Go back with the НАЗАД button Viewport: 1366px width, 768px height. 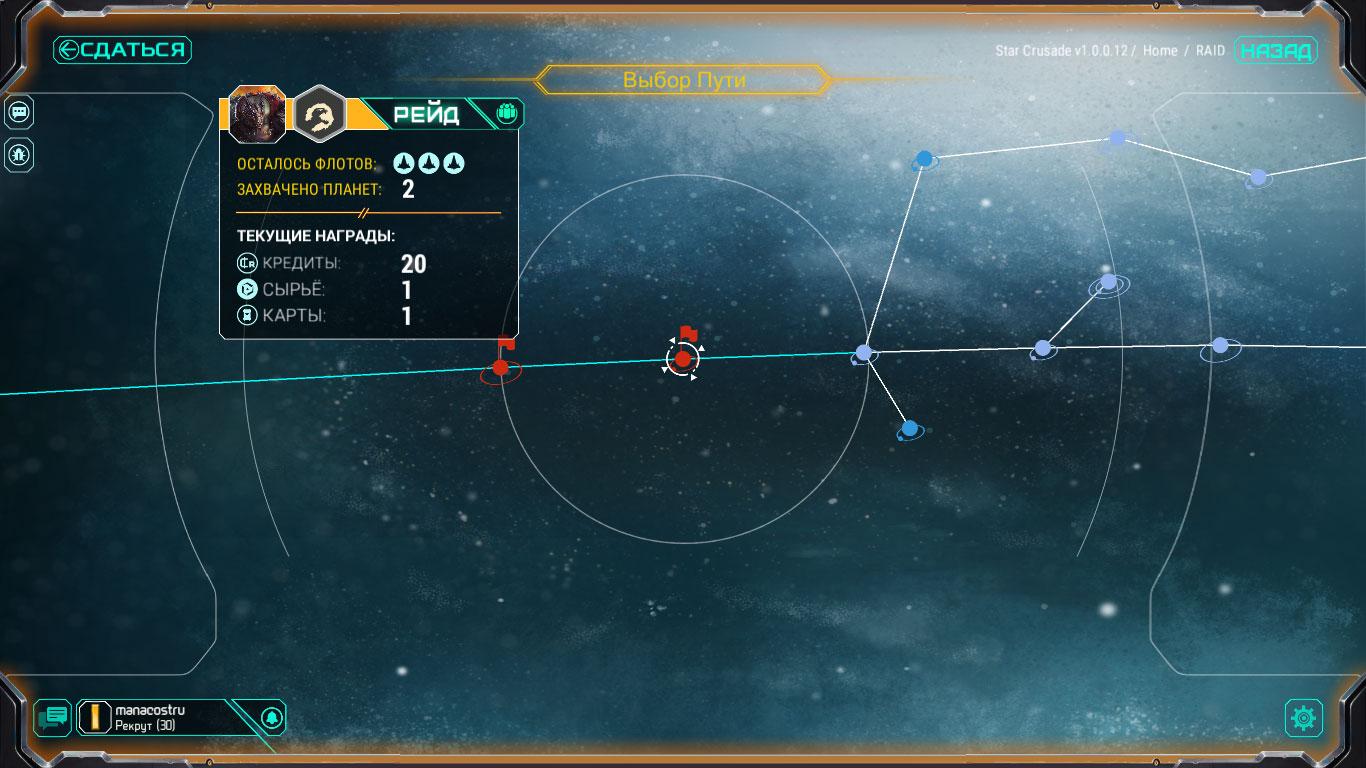click(x=1276, y=51)
